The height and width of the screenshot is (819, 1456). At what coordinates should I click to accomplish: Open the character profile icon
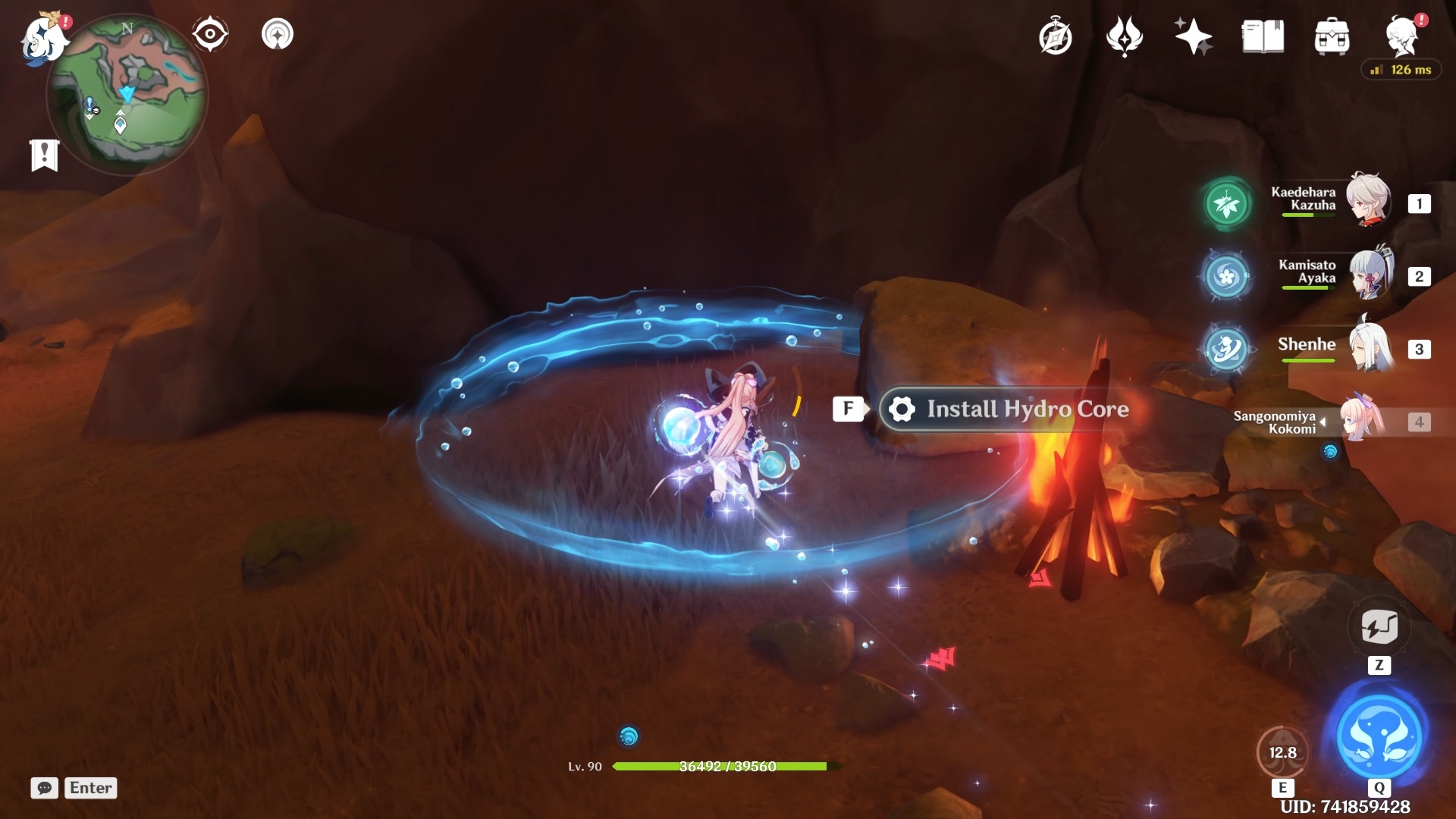[1402, 36]
